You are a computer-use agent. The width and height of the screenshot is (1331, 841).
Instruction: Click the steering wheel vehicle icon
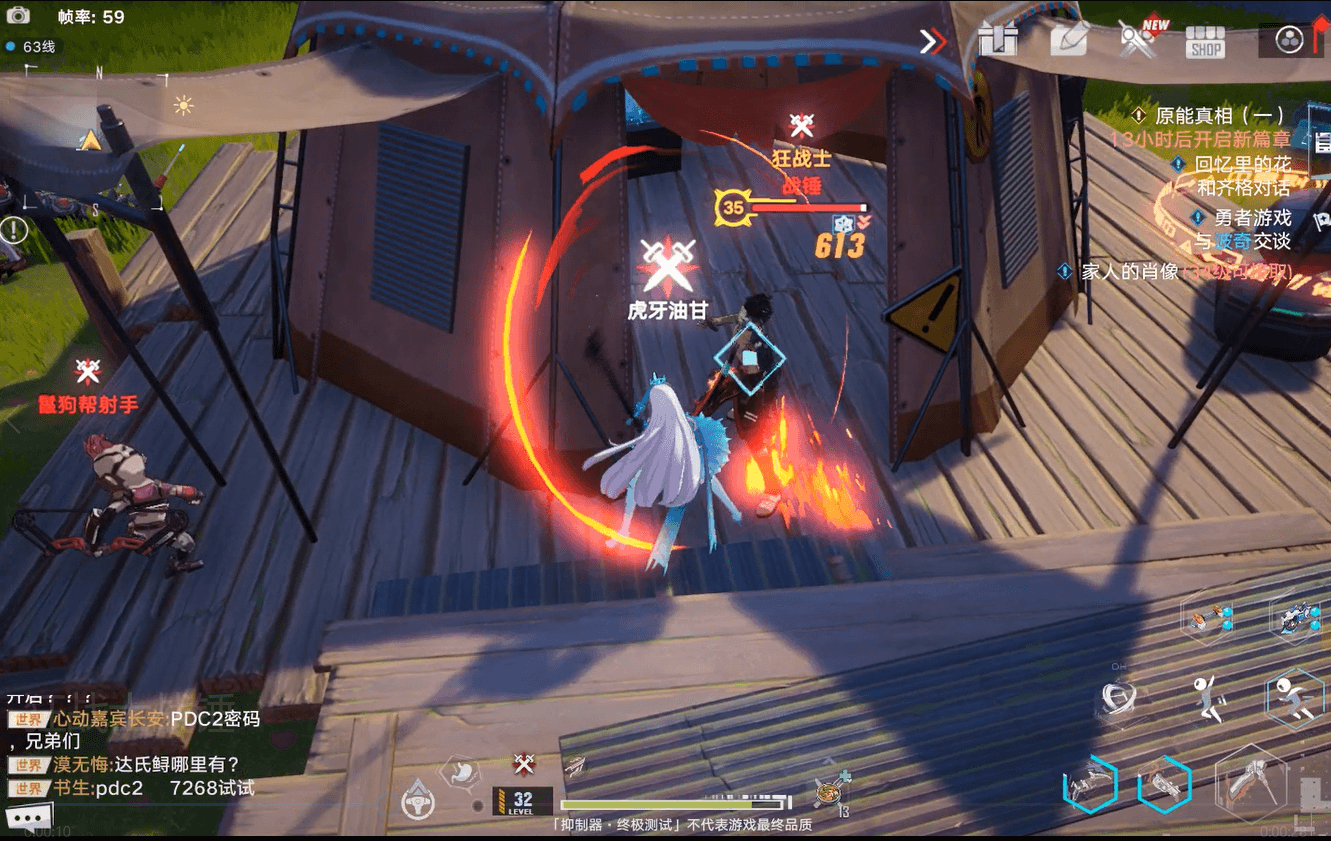[x=417, y=801]
